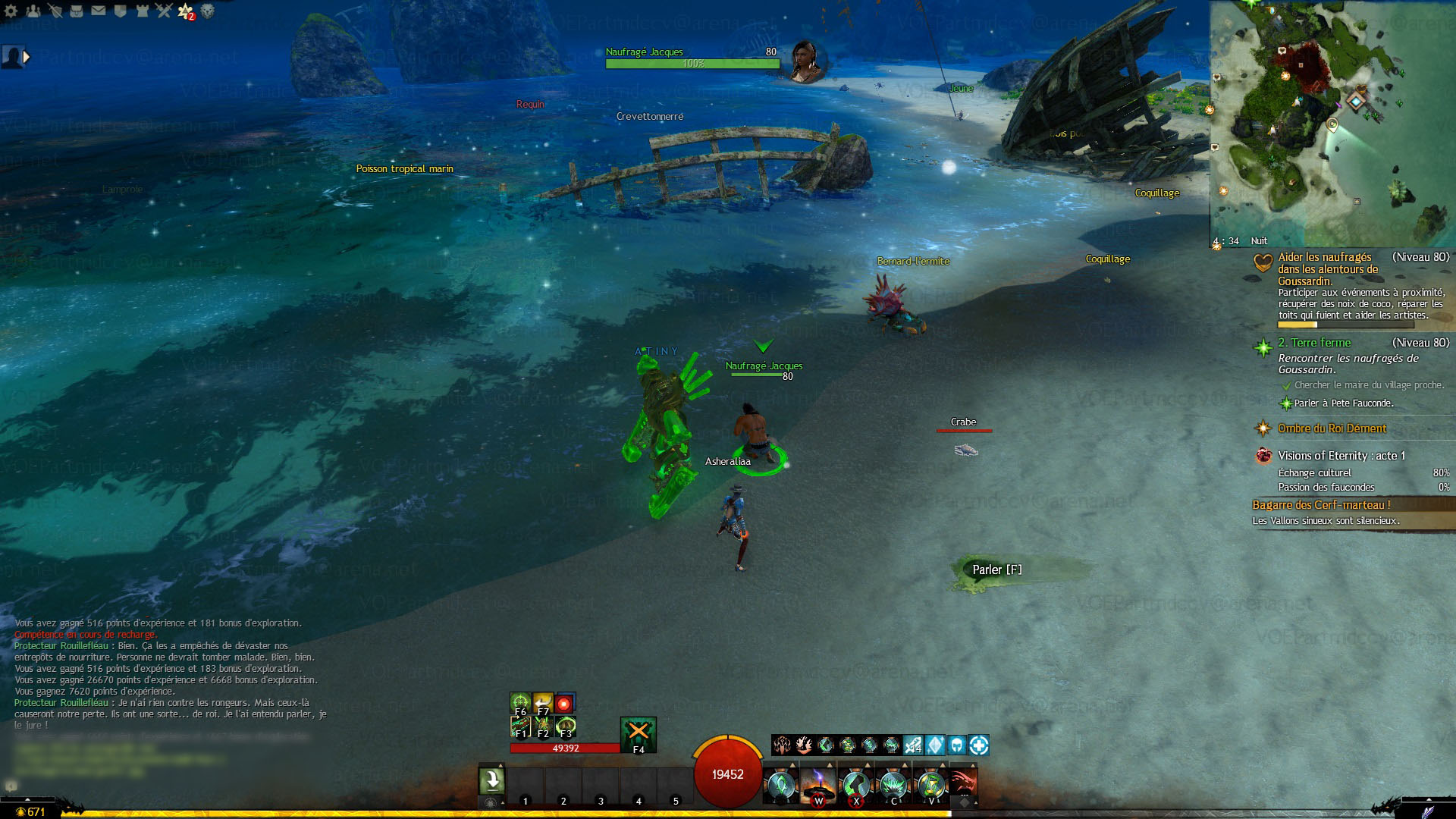Open the game menu gear icon

point(11,11)
